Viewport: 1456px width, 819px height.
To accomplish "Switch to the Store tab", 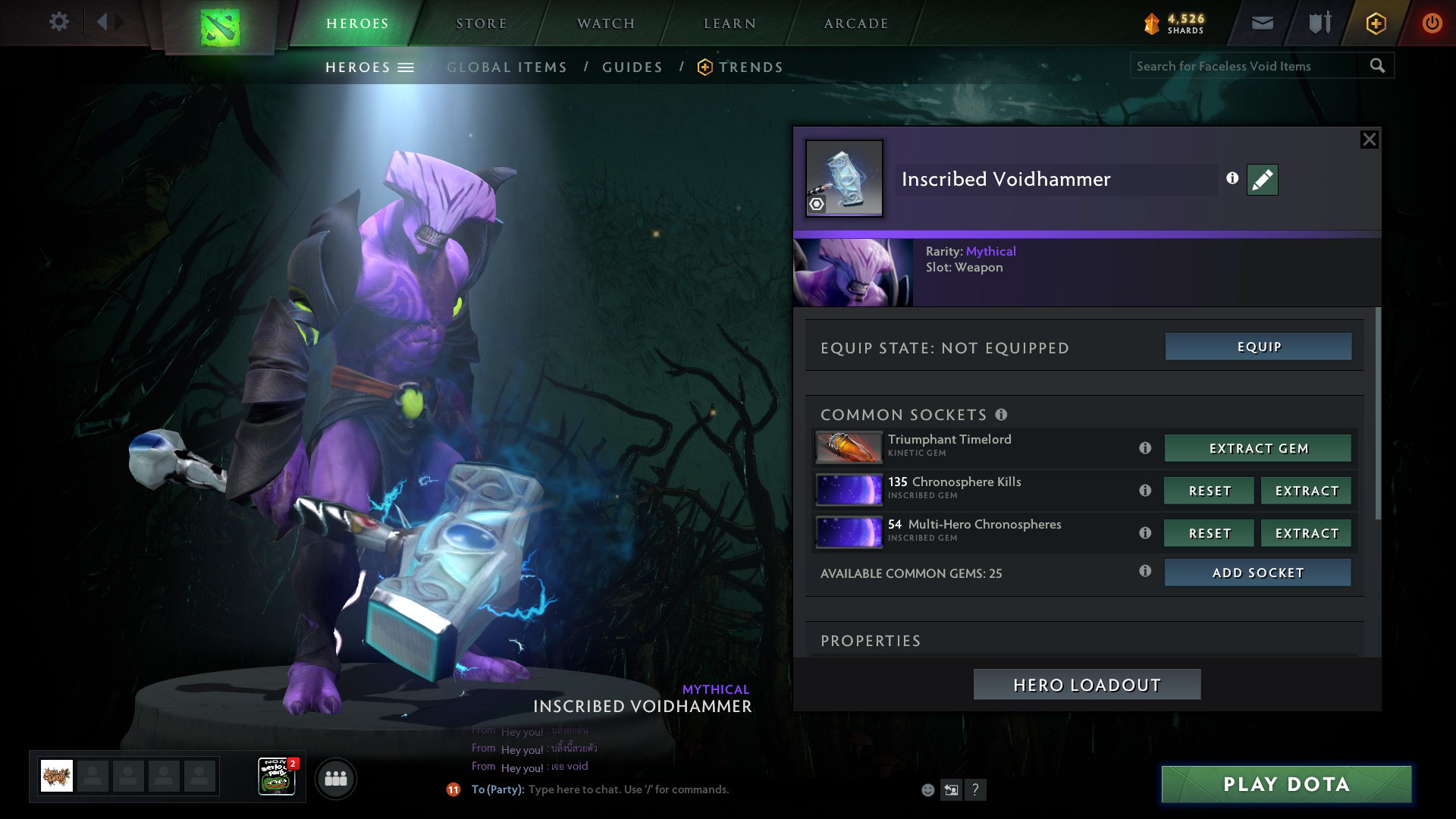I will tap(481, 24).
